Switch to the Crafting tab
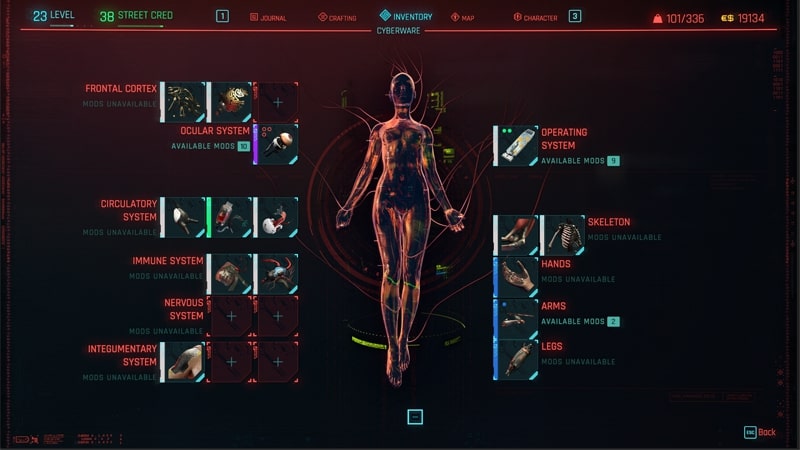 coord(336,17)
